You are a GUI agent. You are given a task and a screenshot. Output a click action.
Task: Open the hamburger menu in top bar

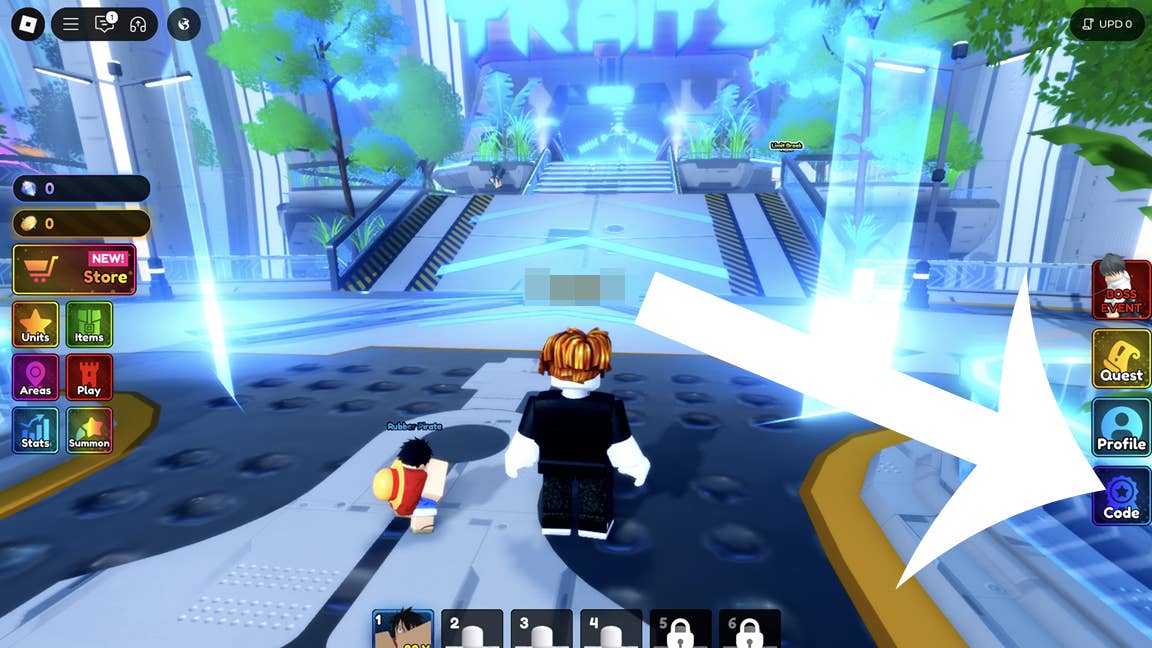71,24
